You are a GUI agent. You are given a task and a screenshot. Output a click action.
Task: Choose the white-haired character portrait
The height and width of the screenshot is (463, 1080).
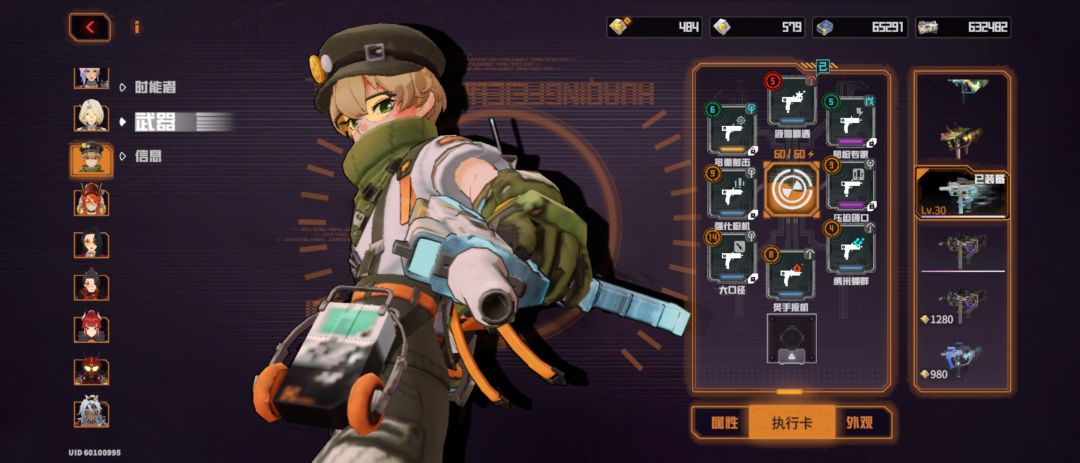tap(91, 116)
